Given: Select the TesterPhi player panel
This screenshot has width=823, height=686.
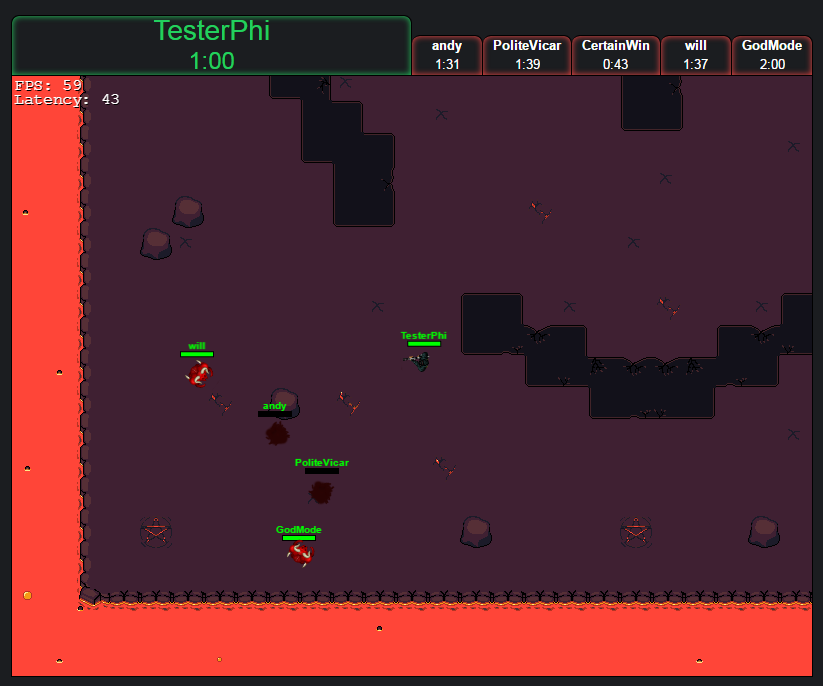Looking at the screenshot, I should coord(211,45).
